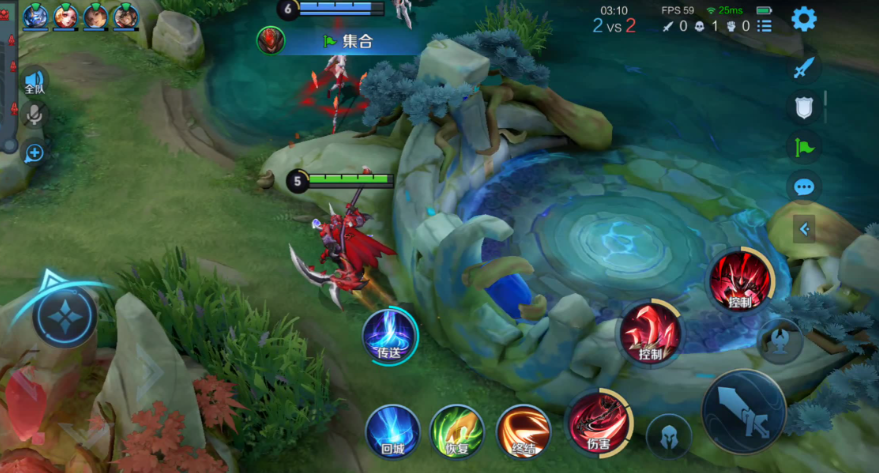Send the green flag gather signal
This screenshot has height=473, width=879.
click(804, 147)
